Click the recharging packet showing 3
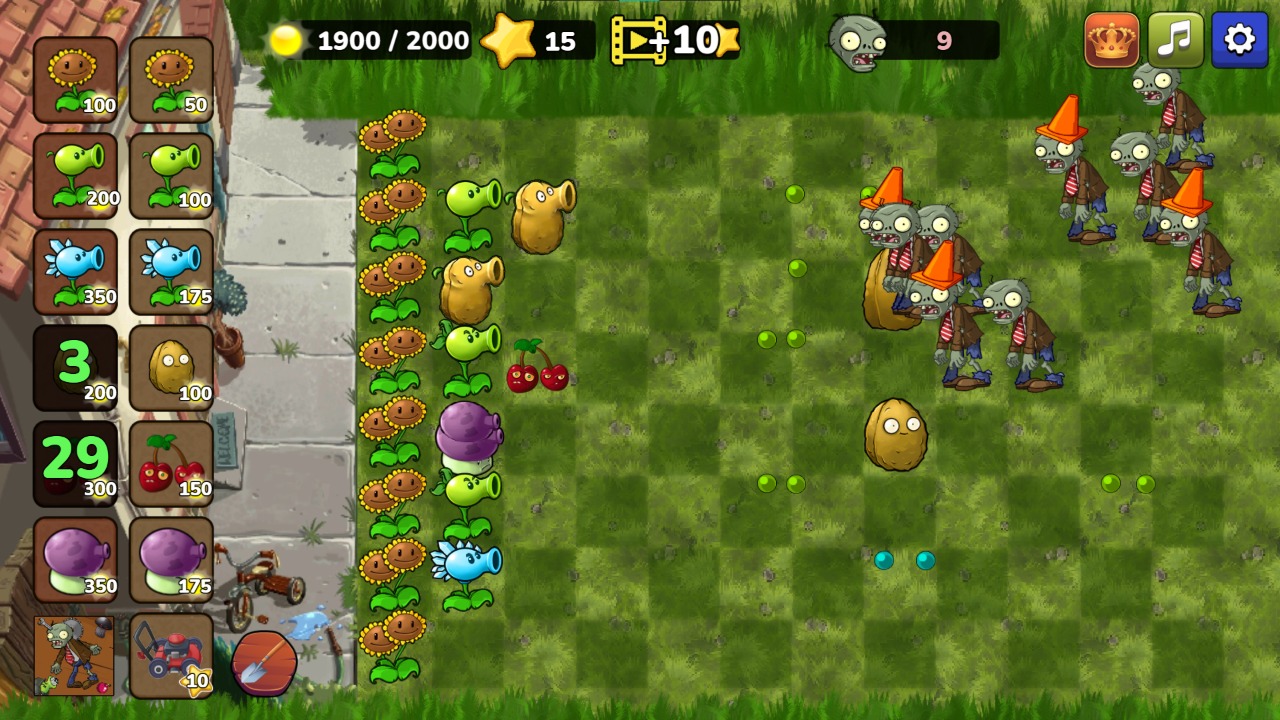This screenshot has width=1280, height=720. [x=75, y=366]
